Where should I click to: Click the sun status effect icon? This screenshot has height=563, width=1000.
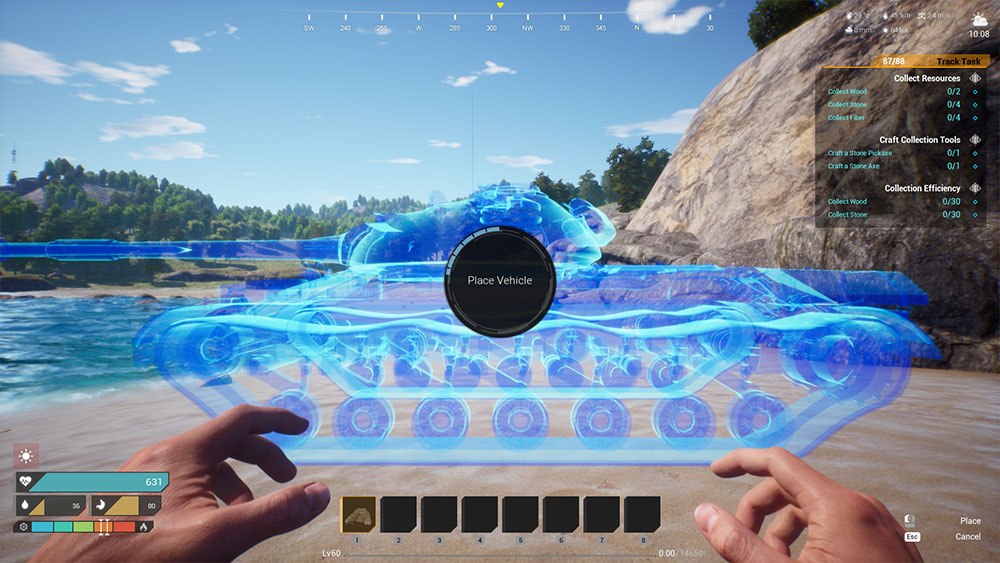click(x=26, y=456)
